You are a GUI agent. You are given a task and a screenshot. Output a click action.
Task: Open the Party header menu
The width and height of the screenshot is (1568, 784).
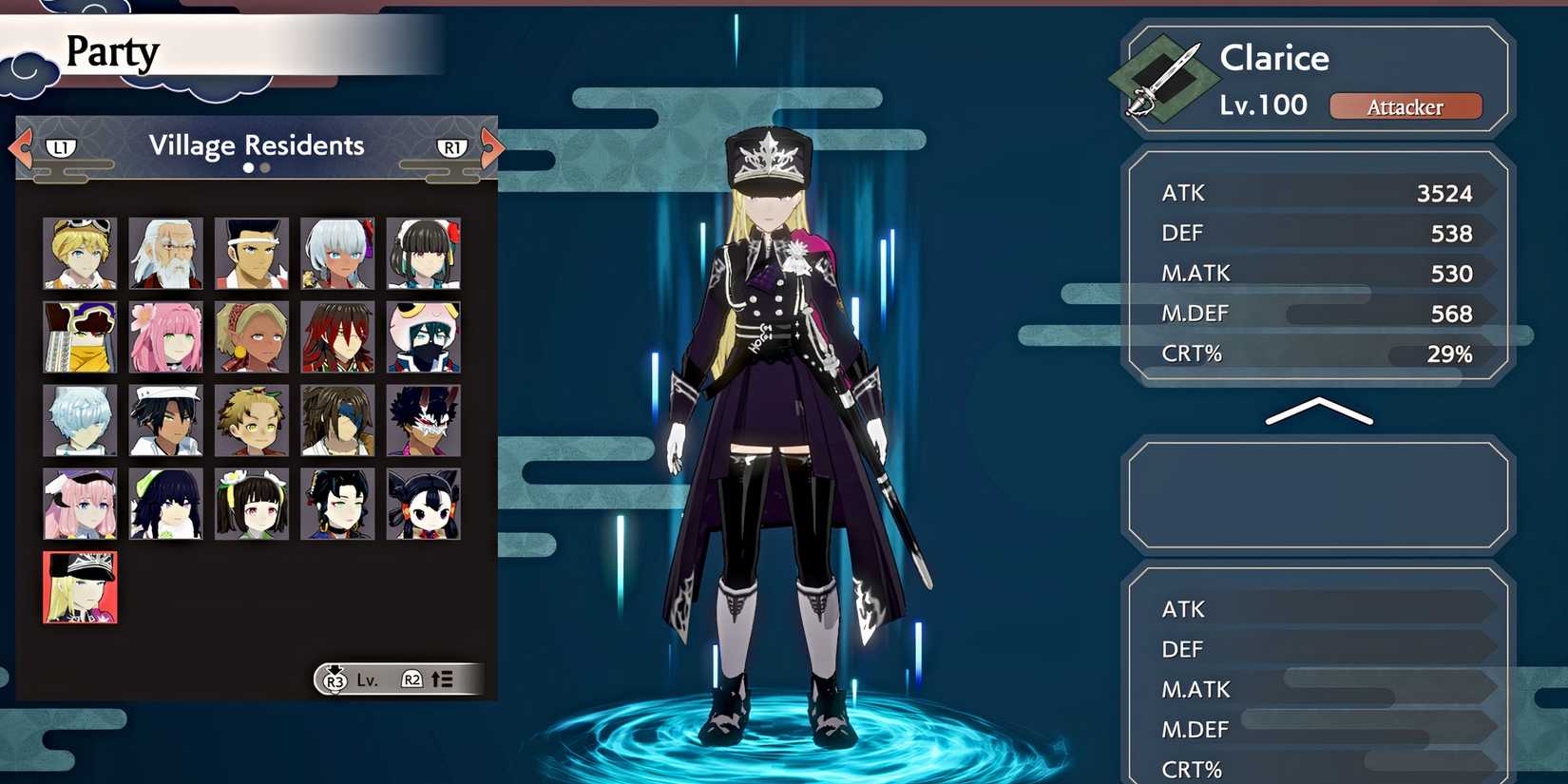click(111, 52)
